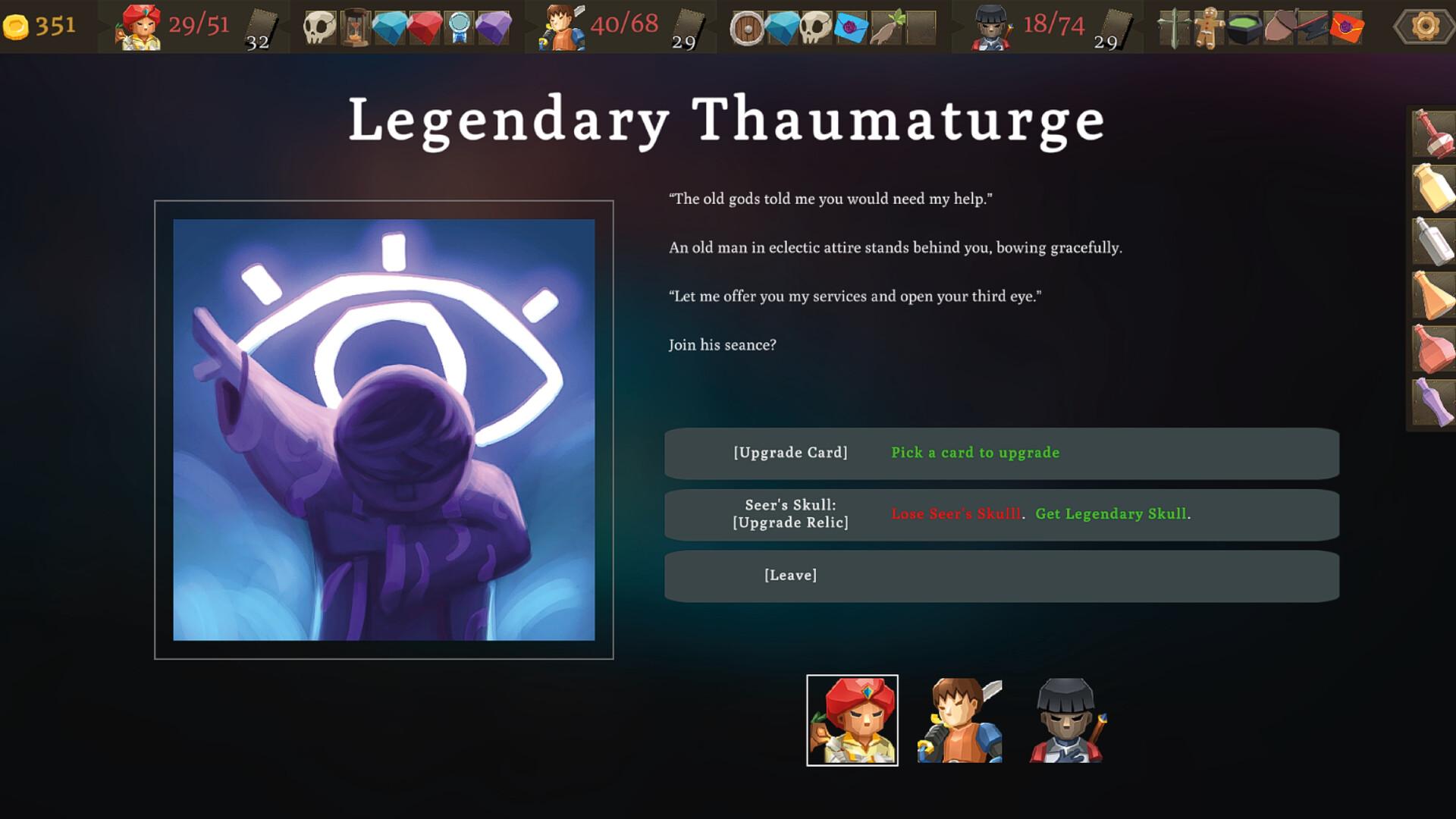Select the black blade relic icon
This screenshot has height=819, width=1456.
coord(1311,27)
